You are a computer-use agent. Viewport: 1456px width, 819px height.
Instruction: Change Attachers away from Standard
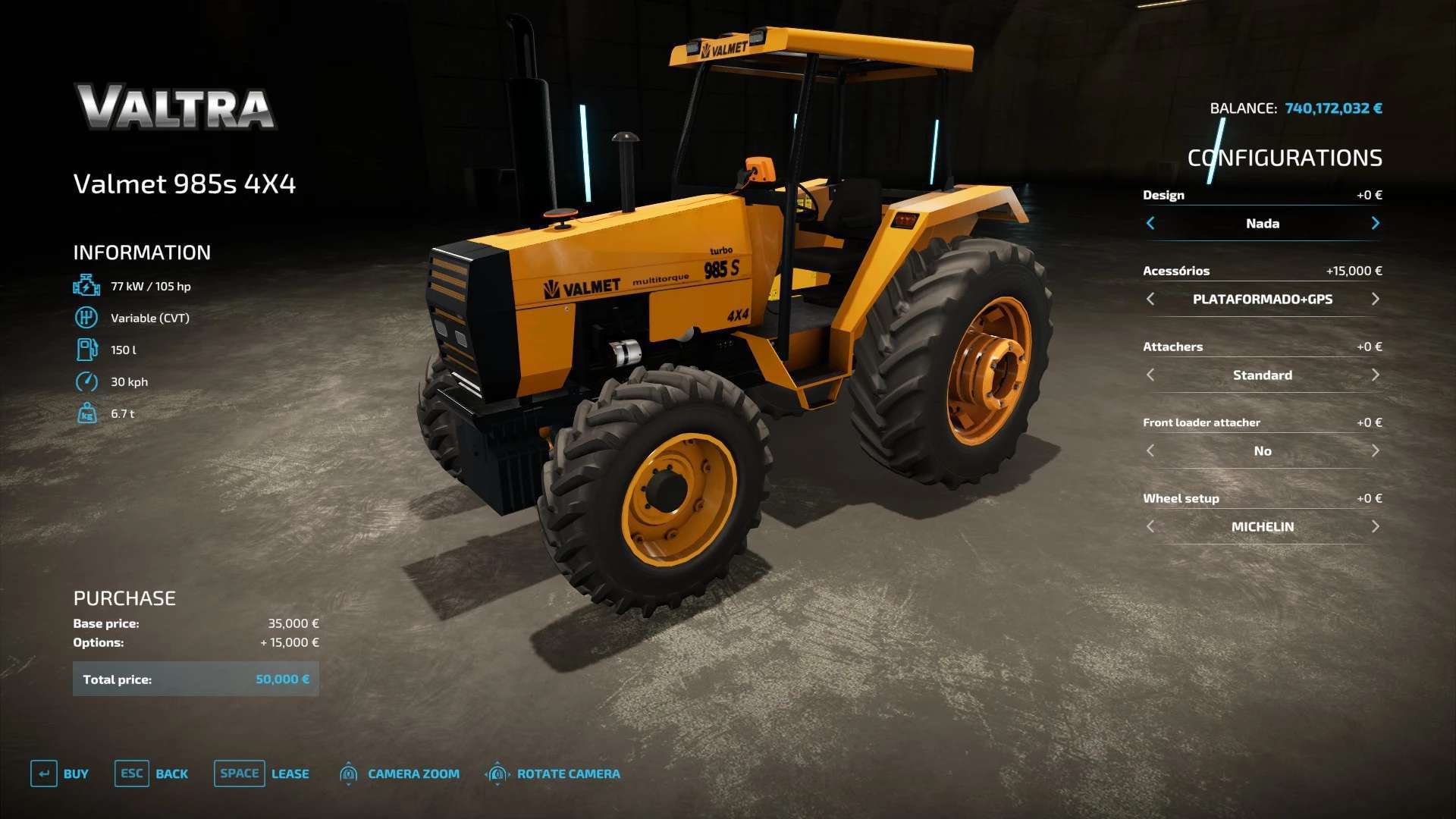tap(1375, 375)
